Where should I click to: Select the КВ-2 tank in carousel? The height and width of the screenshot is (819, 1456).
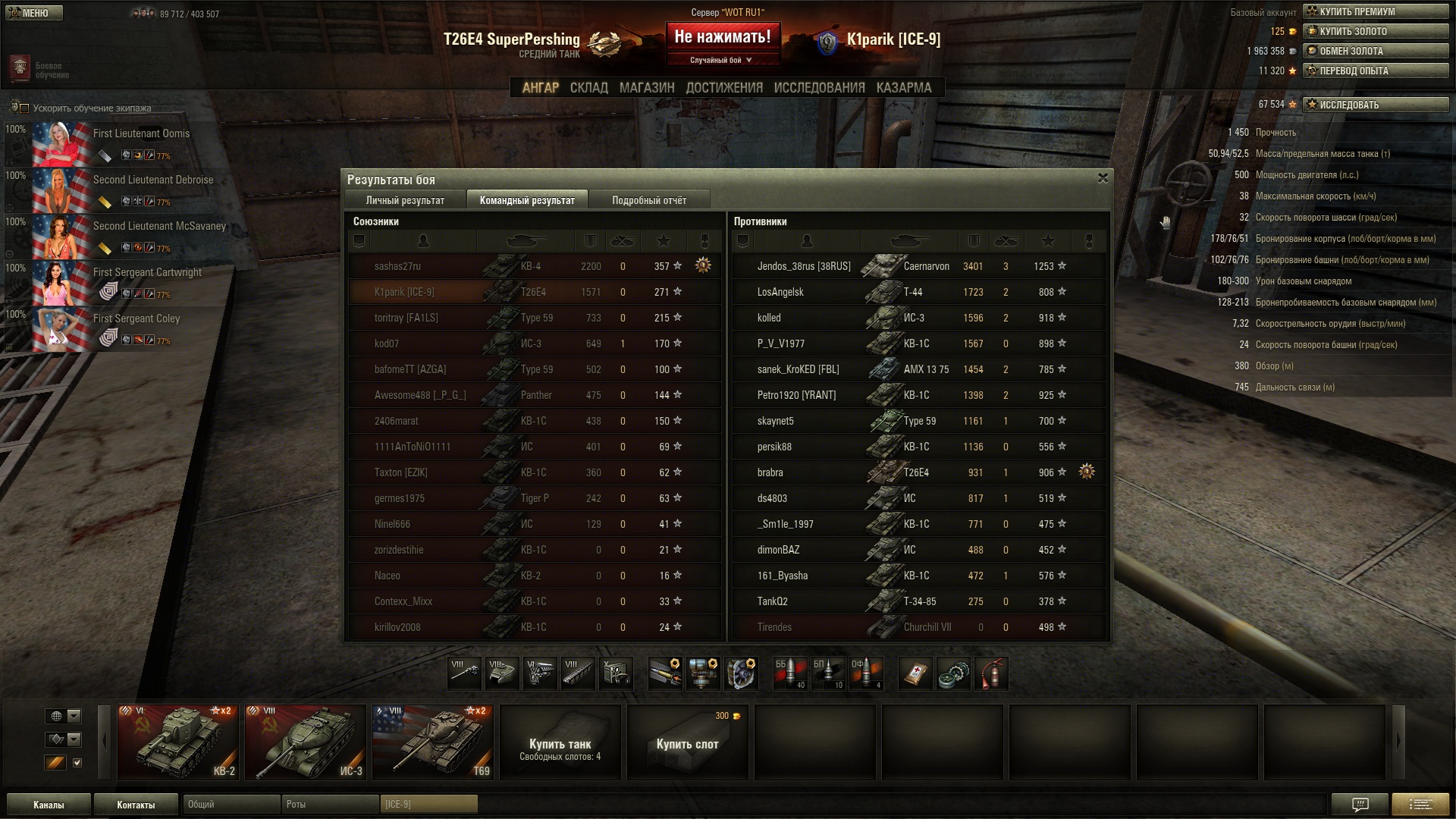[178, 742]
